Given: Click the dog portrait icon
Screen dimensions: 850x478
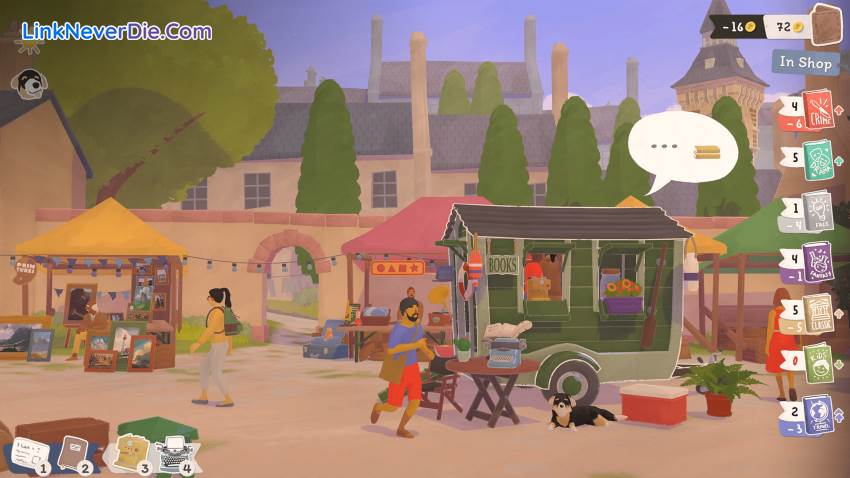Looking at the screenshot, I should 29,83.
